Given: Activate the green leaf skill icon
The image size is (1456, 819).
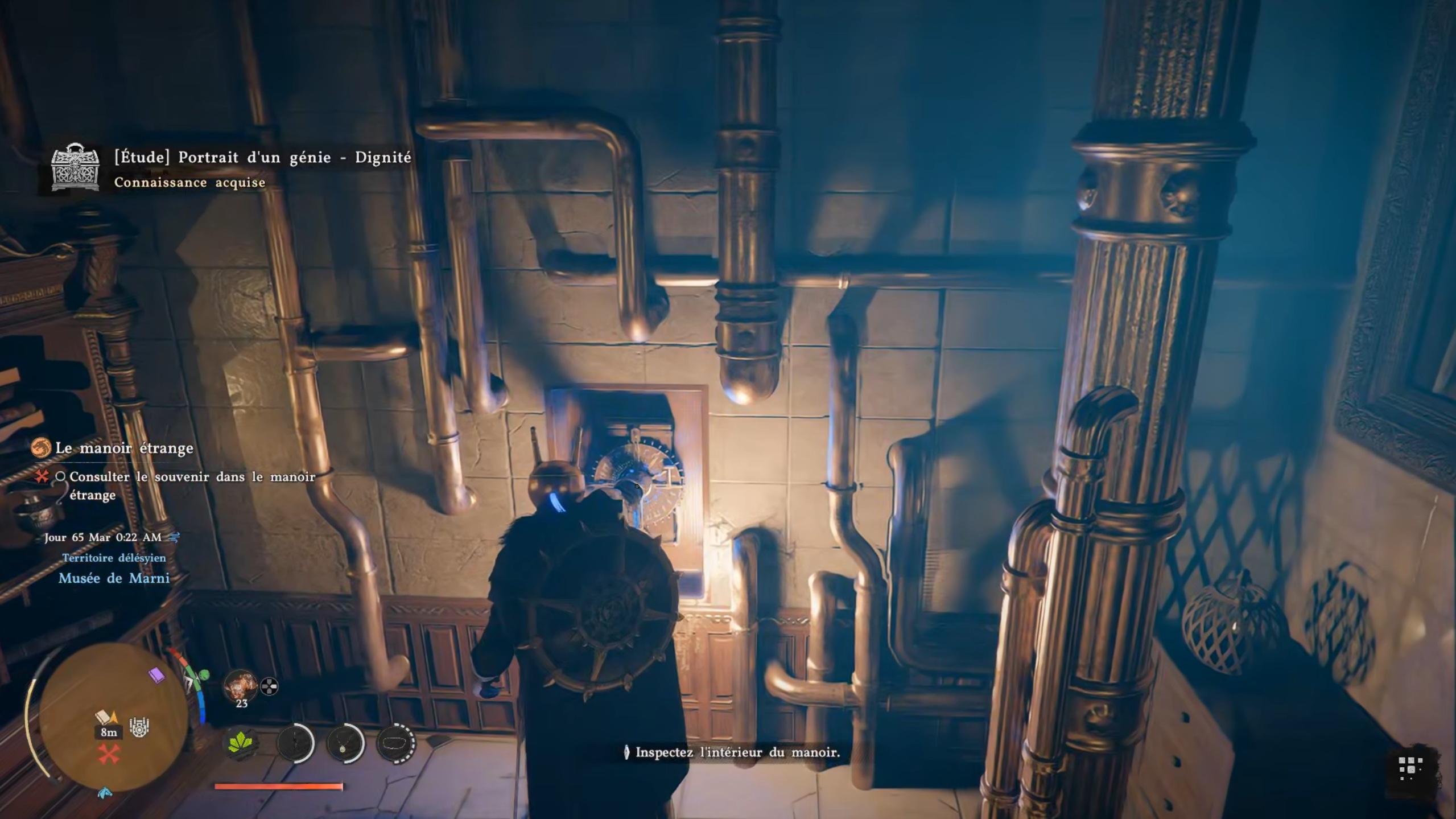Looking at the screenshot, I should click(x=240, y=743).
